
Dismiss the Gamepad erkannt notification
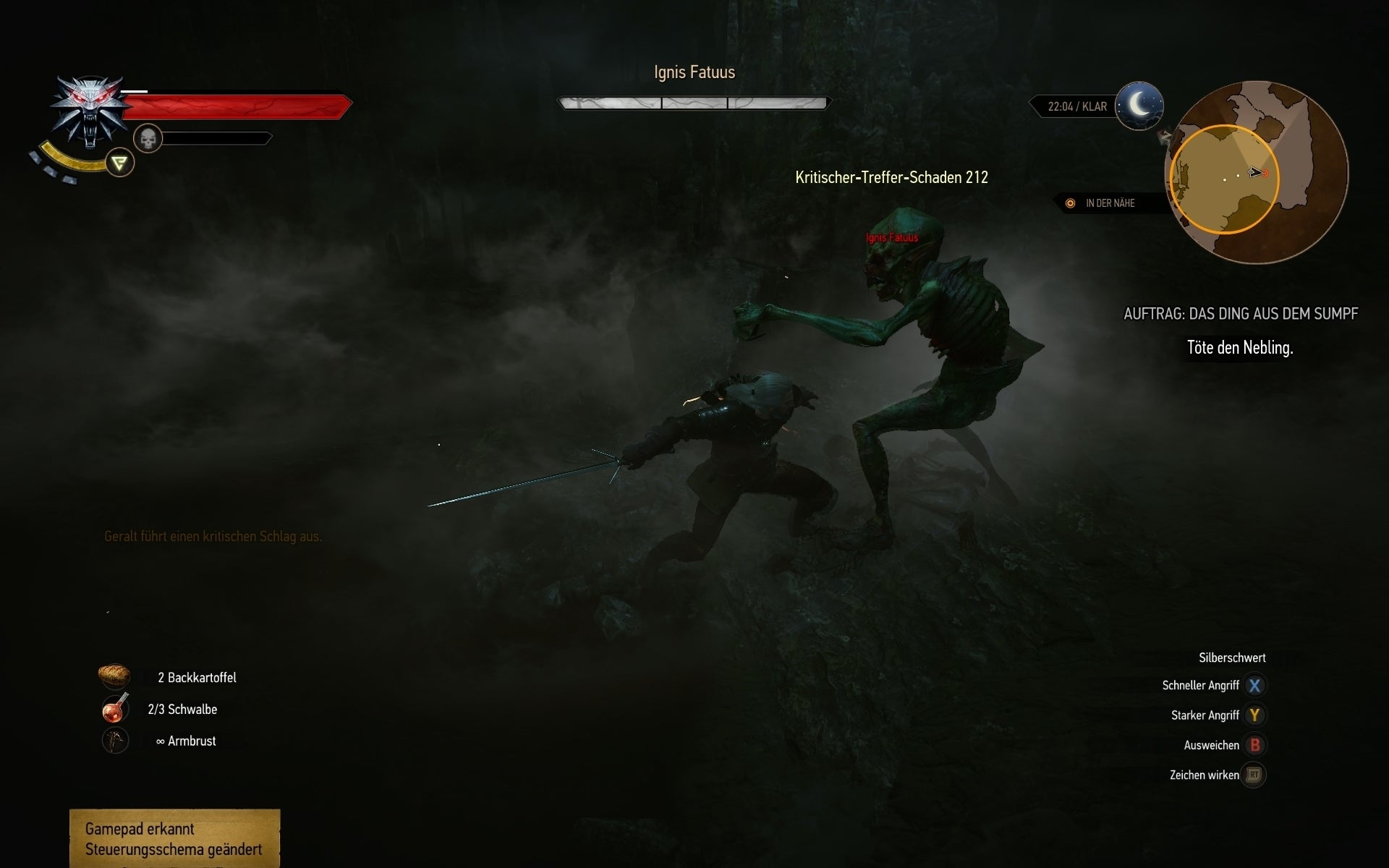174,839
